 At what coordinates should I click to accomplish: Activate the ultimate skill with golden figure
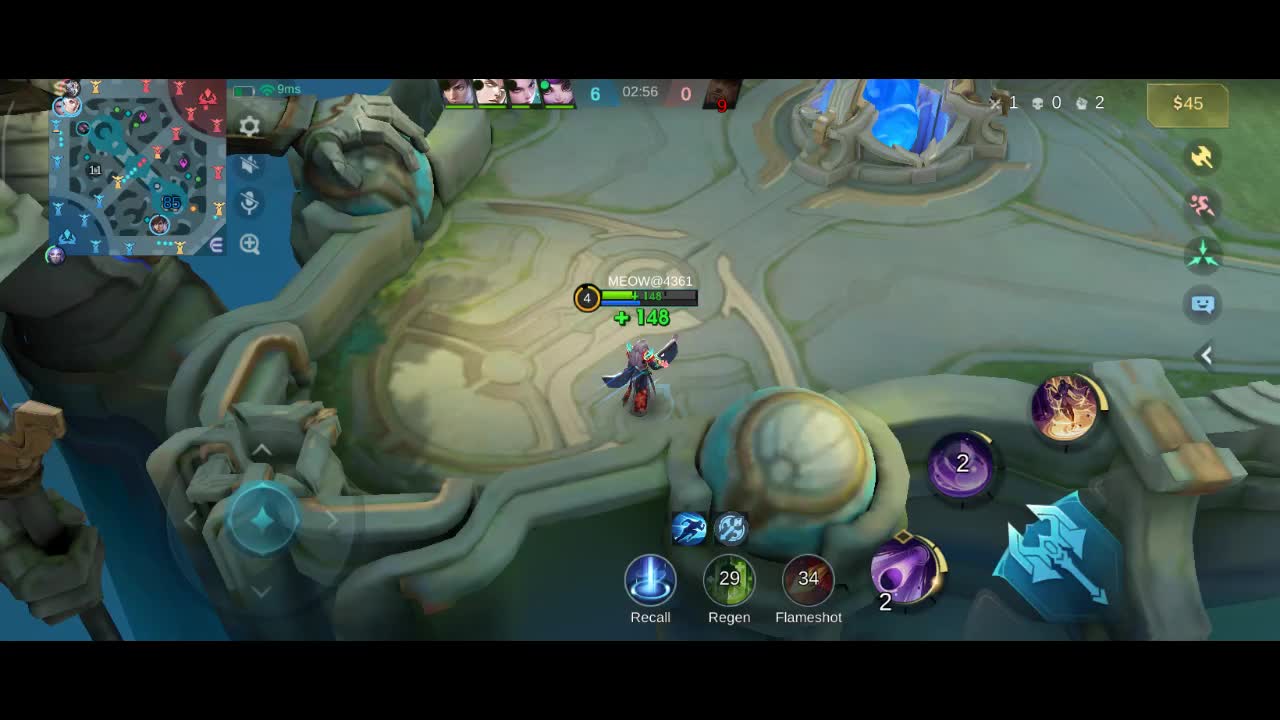pos(1066,408)
